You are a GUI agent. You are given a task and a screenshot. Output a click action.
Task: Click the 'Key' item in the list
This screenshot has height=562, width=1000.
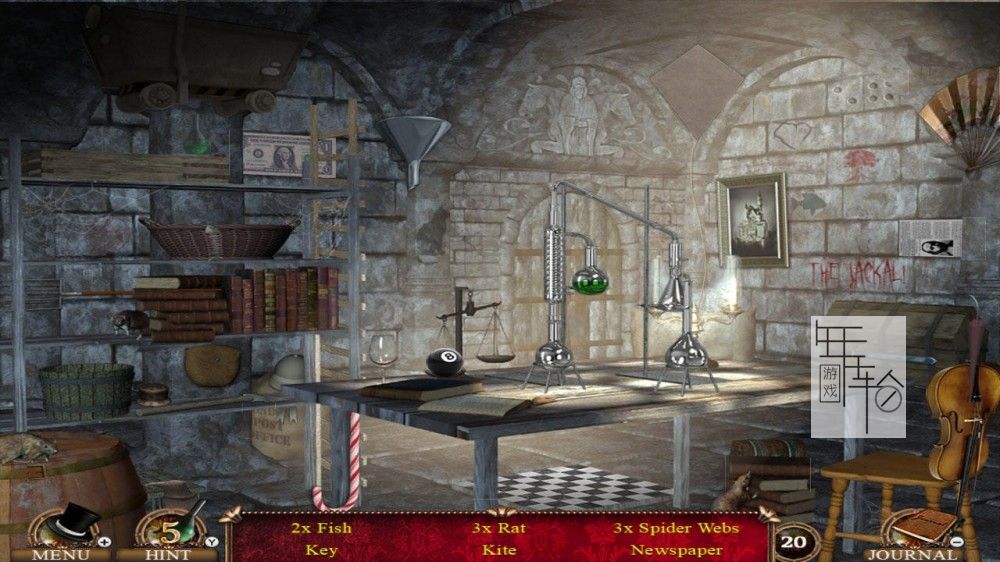coord(321,550)
